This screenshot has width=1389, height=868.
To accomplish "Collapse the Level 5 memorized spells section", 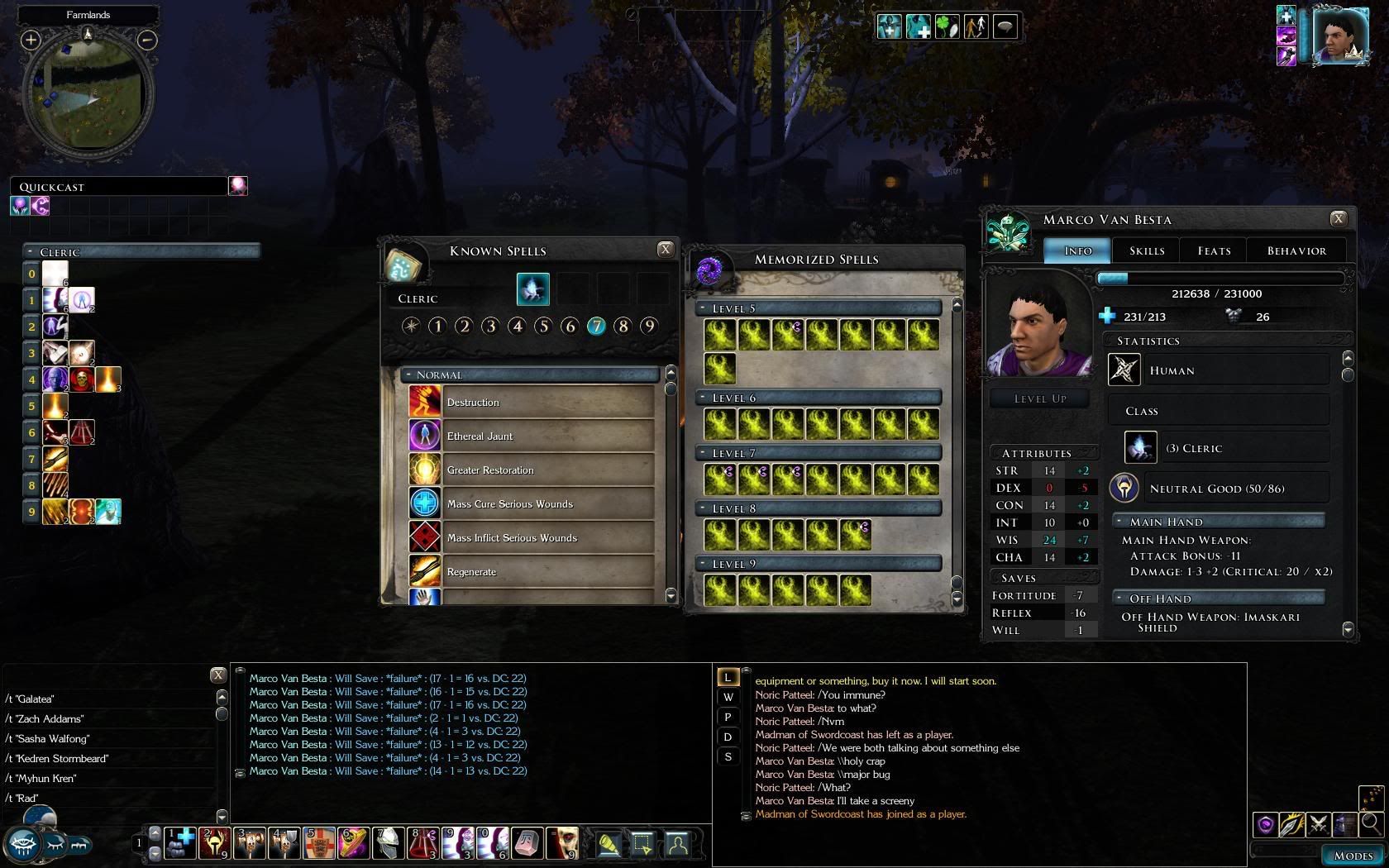I will point(703,308).
